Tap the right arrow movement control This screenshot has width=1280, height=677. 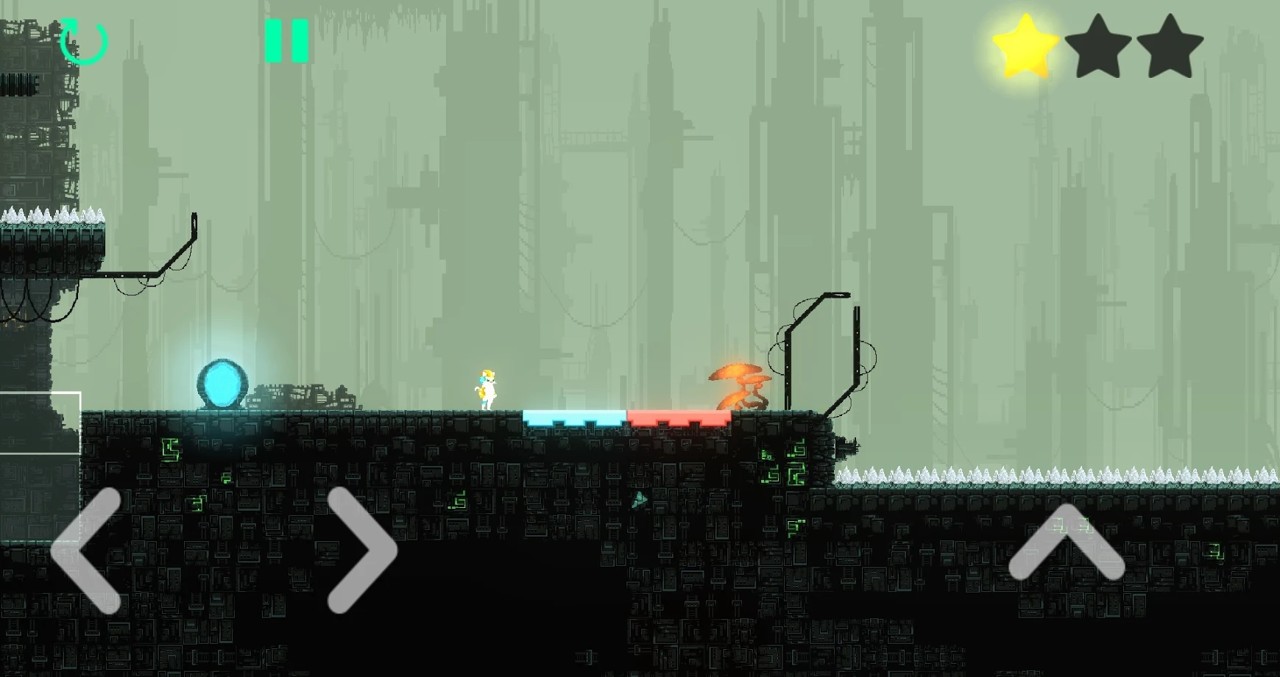coord(360,550)
